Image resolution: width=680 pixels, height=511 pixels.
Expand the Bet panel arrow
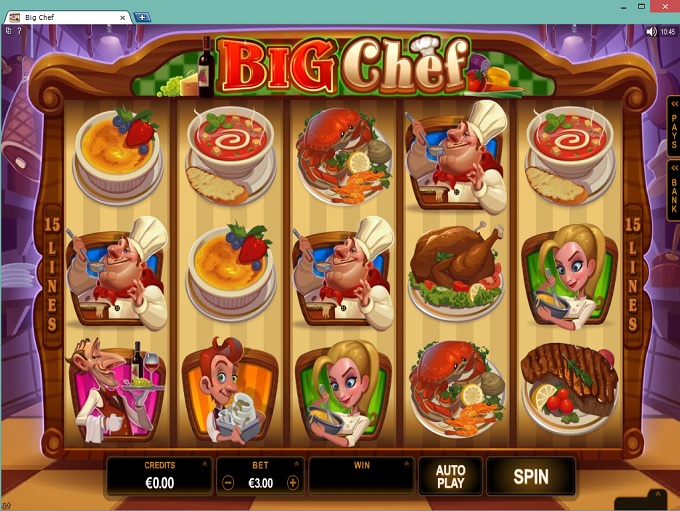coord(296,465)
